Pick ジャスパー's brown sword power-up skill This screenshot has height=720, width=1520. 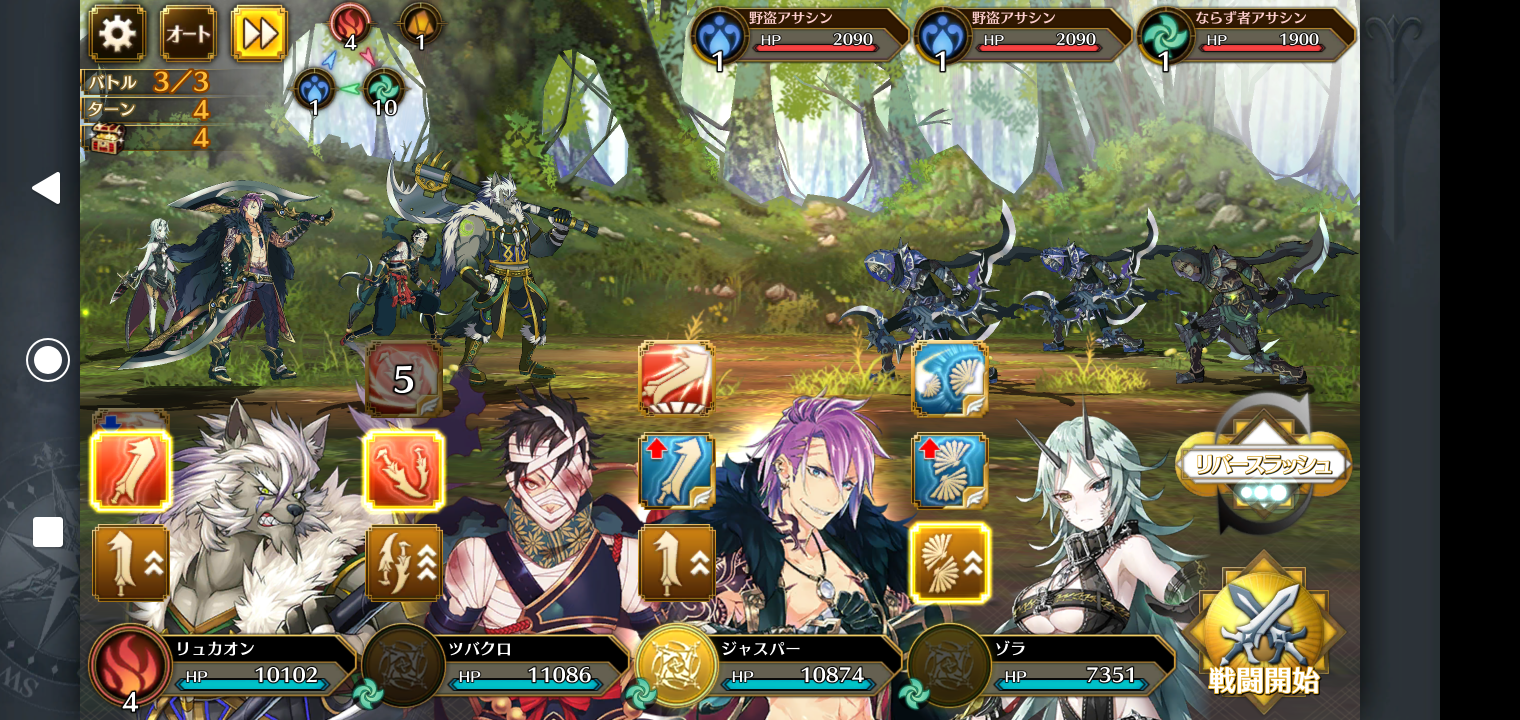point(676,563)
